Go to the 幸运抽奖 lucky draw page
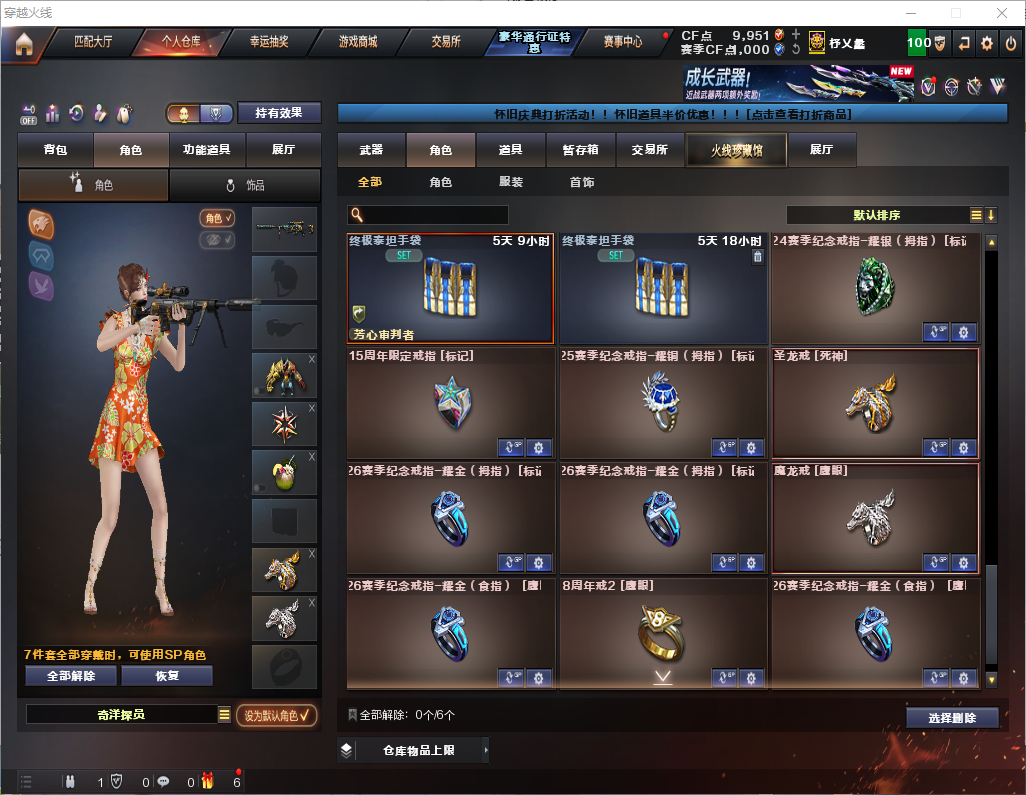The height and width of the screenshot is (795, 1026). click(x=269, y=42)
